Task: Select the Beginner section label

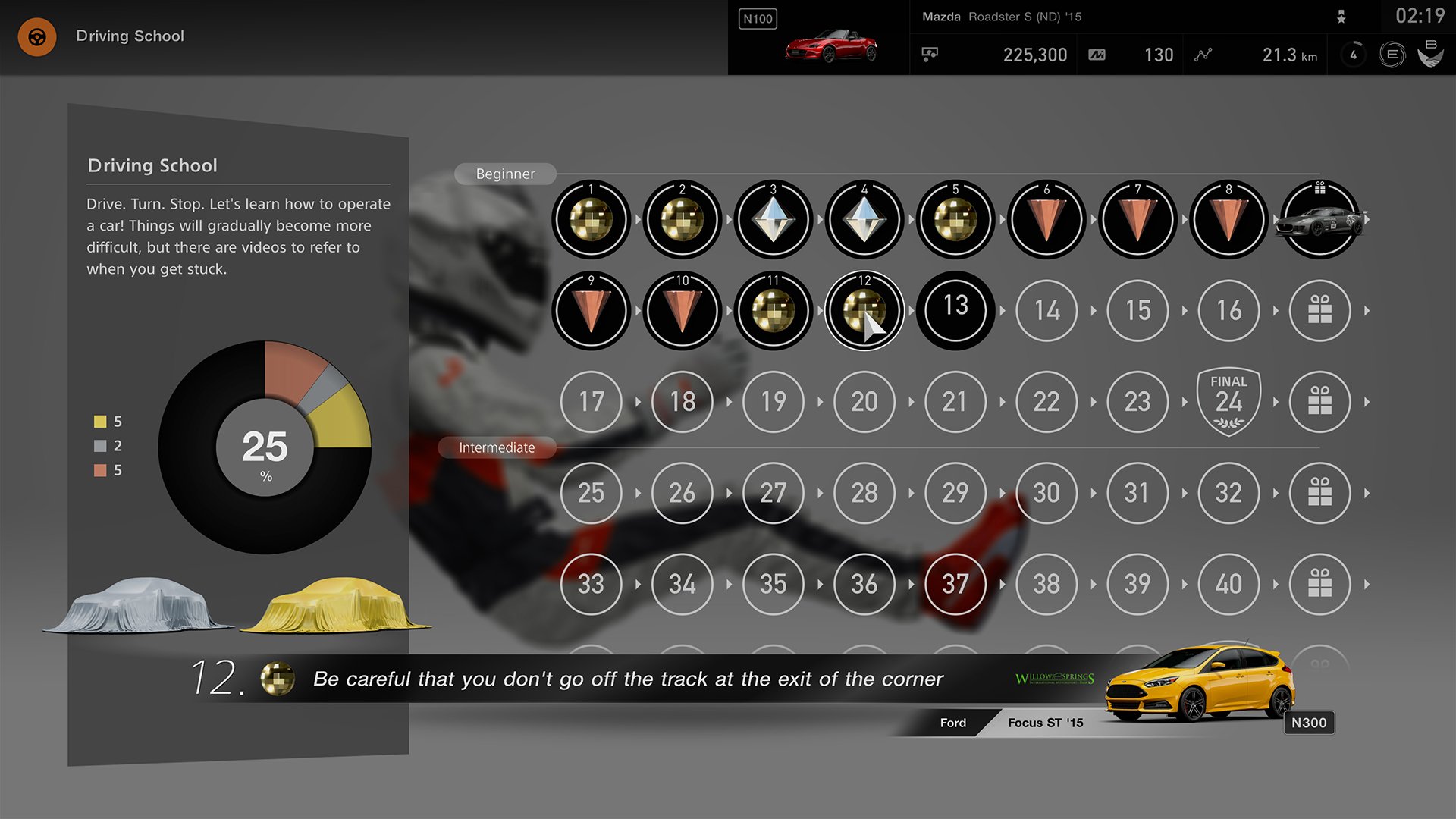Action: coord(505,174)
